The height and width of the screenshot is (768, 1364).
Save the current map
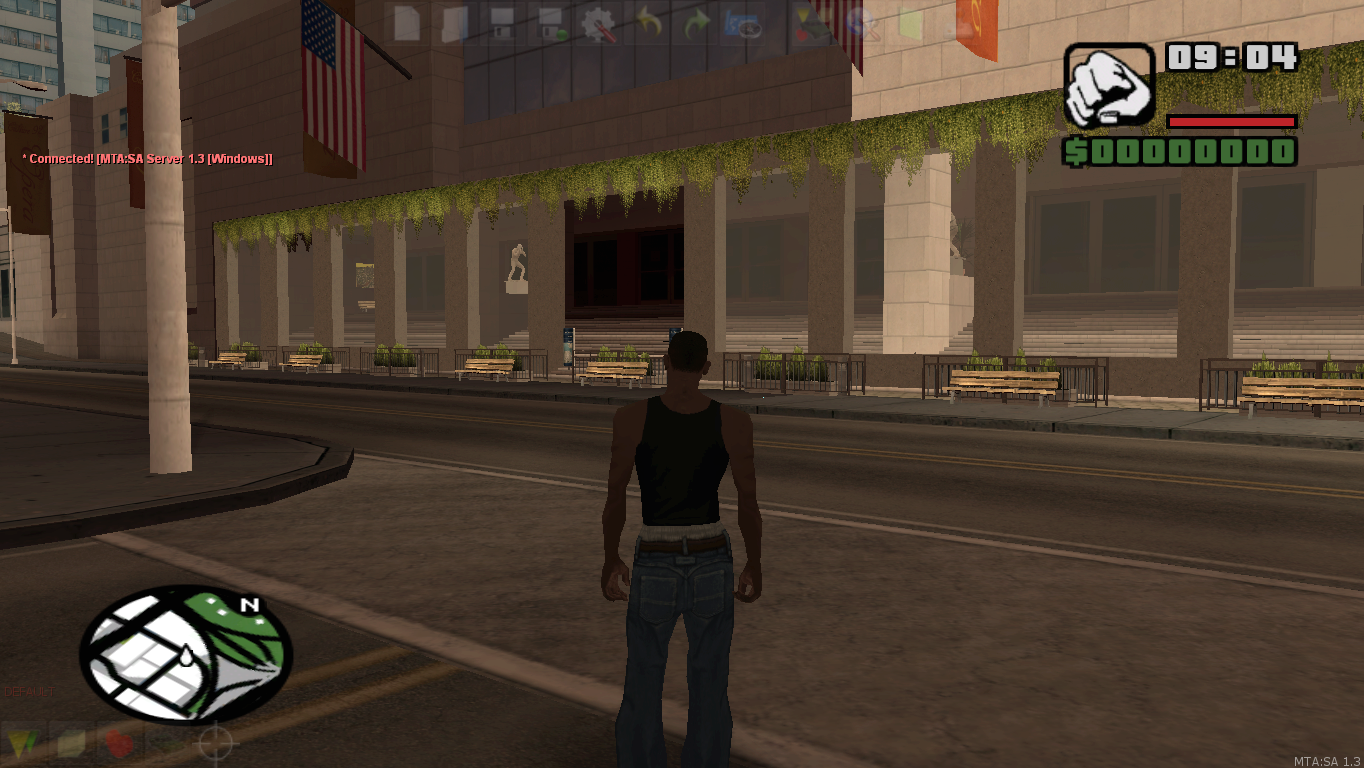[500, 25]
